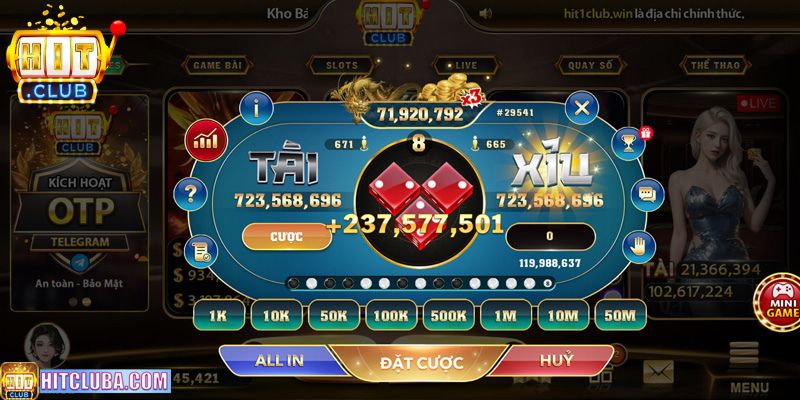Viewport: 800px width, 400px height.
Task: Show the red statistics chart
Action: (207, 139)
